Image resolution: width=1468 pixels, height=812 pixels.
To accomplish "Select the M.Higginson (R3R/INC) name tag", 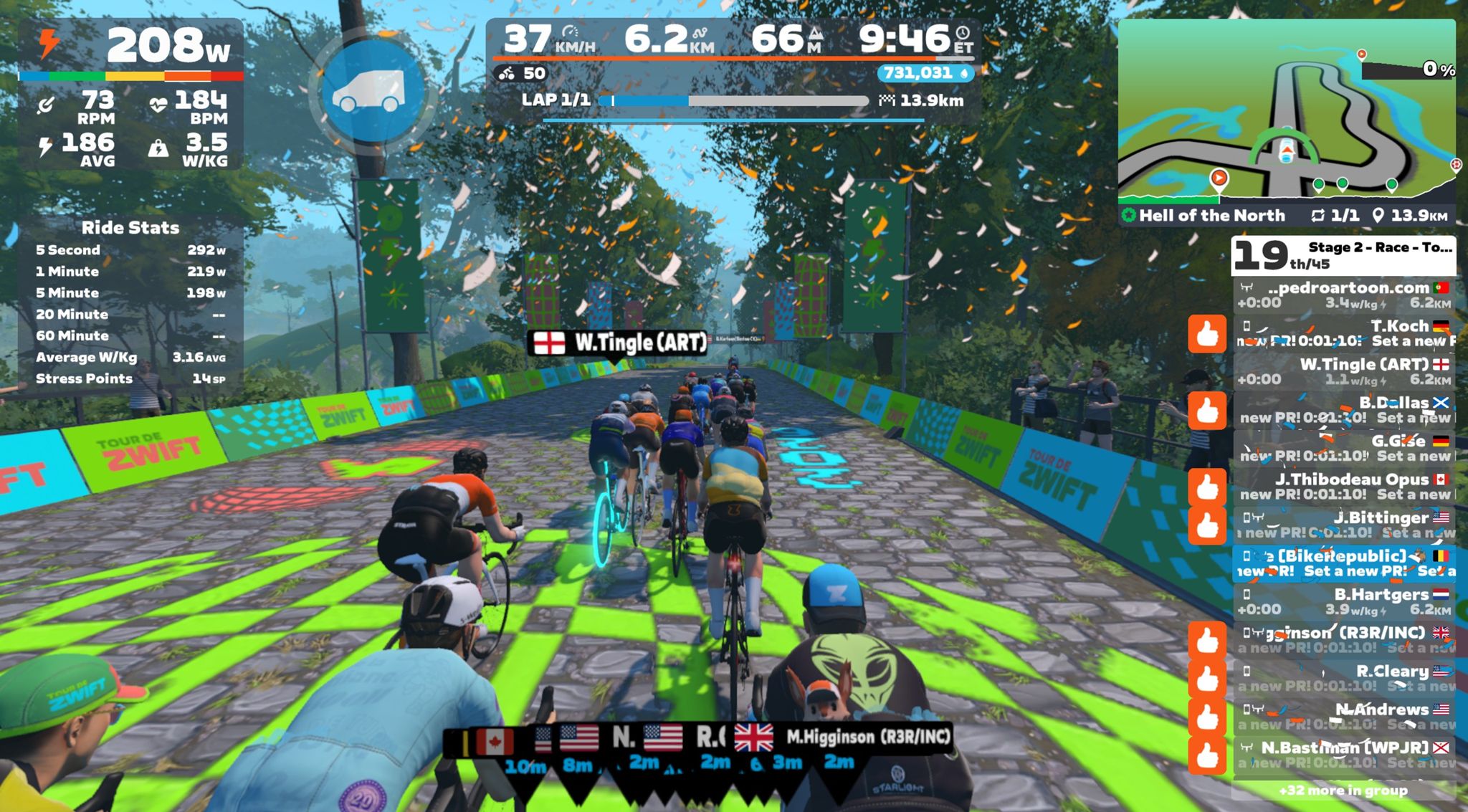I will (867, 737).
